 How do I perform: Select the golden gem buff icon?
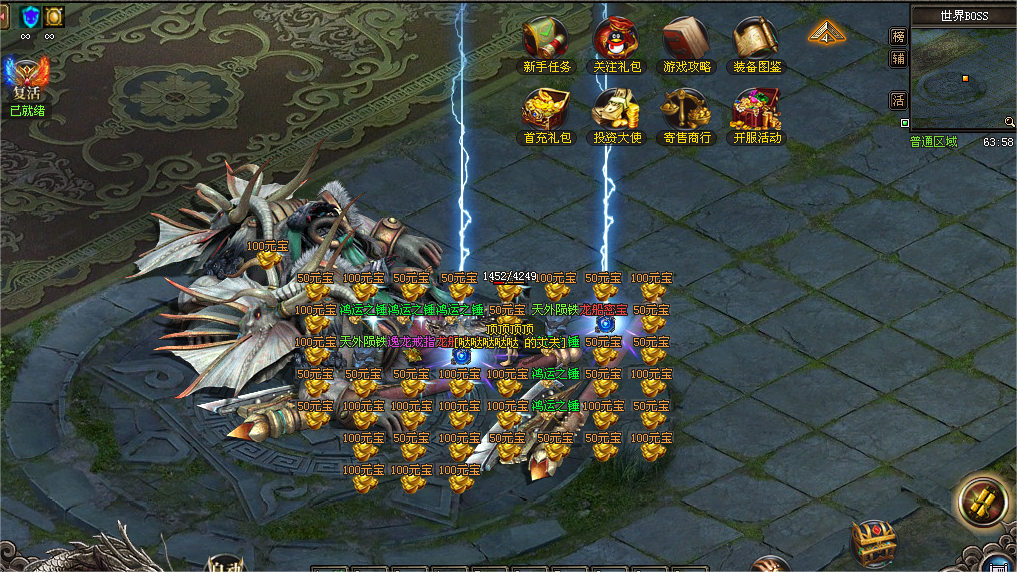click(54, 16)
